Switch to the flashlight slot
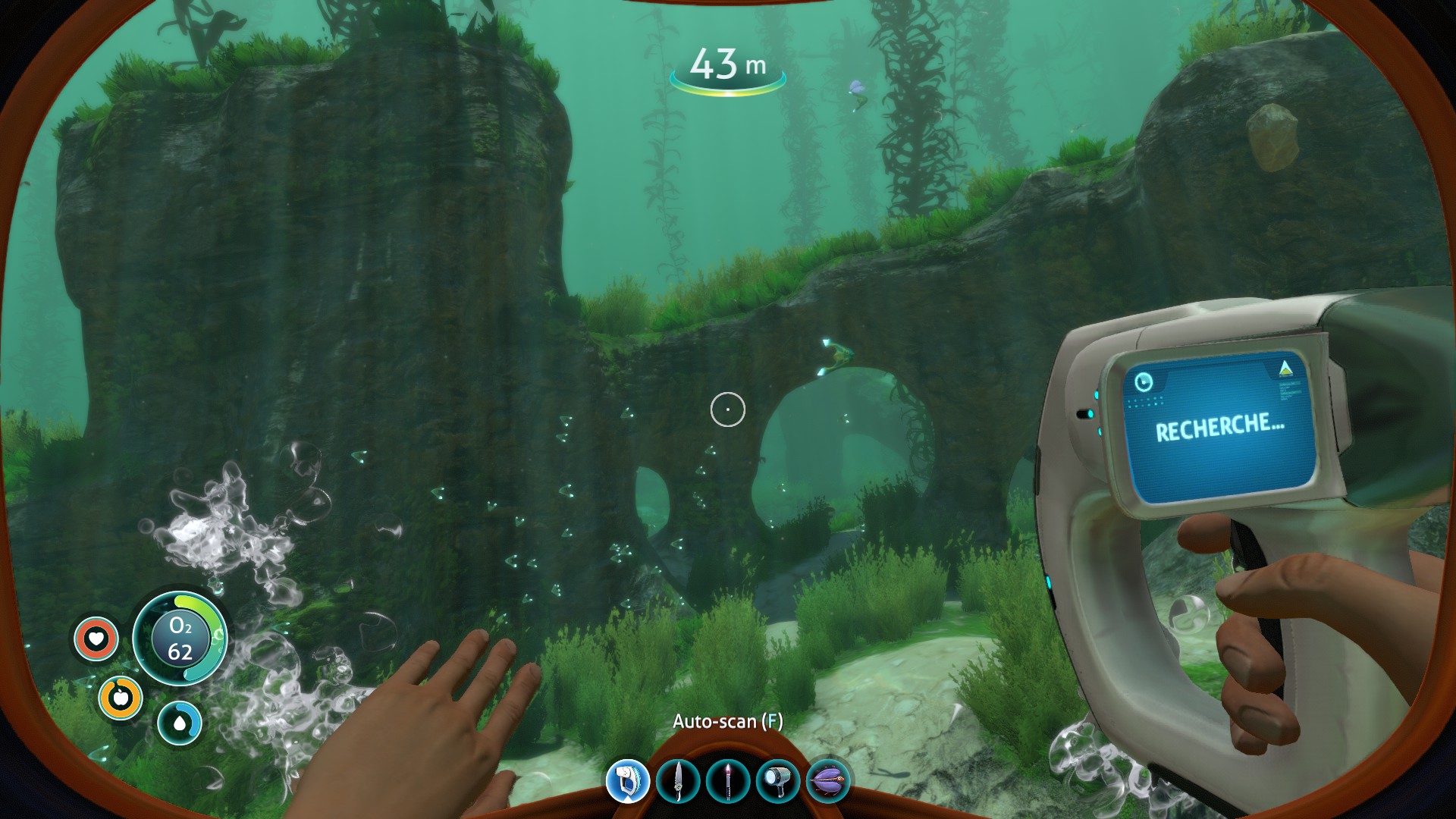 [778, 780]
